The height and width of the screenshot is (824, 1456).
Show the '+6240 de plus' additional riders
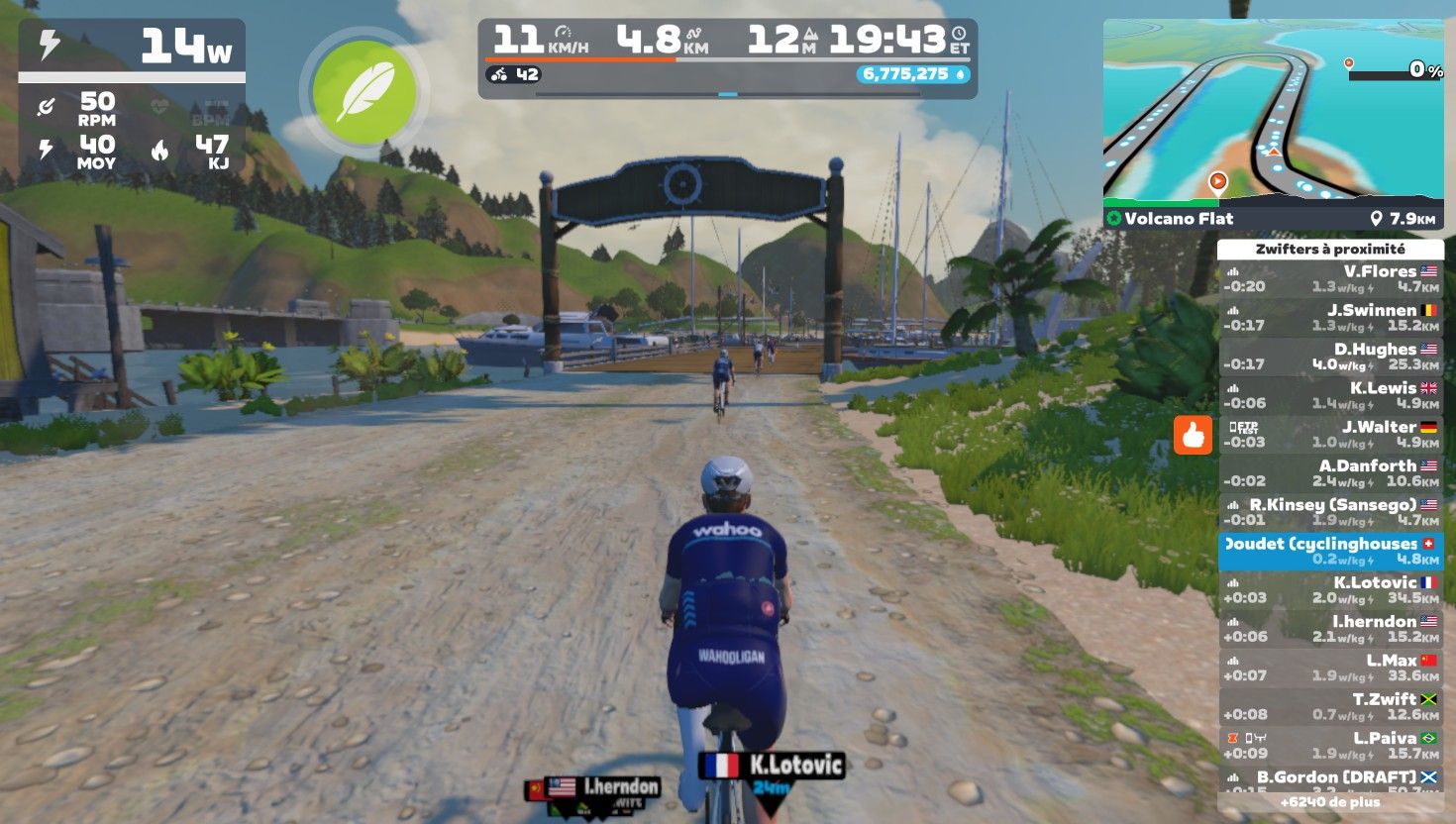pos(1330,802)
